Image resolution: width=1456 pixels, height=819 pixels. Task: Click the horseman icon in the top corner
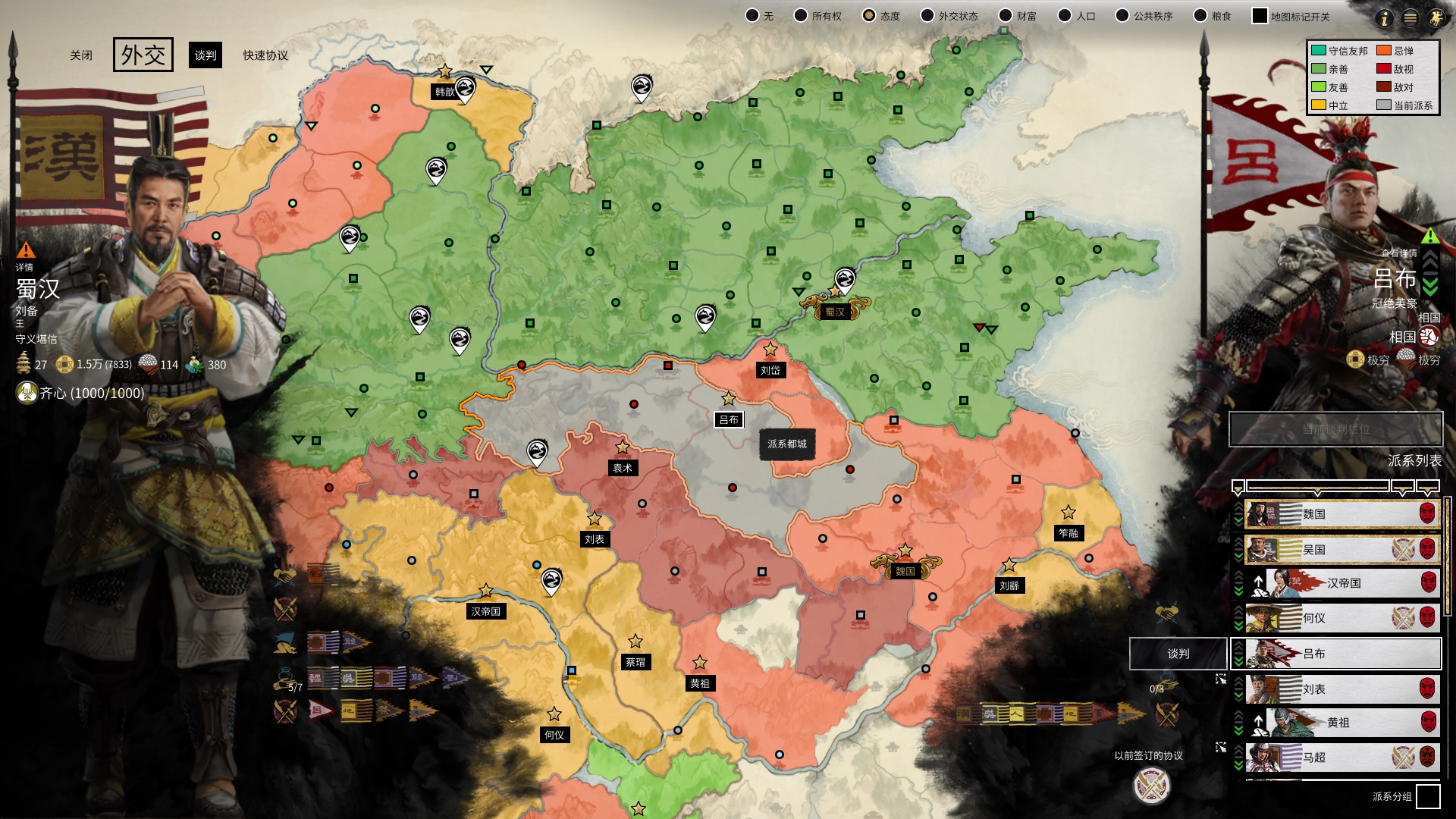1436,19
